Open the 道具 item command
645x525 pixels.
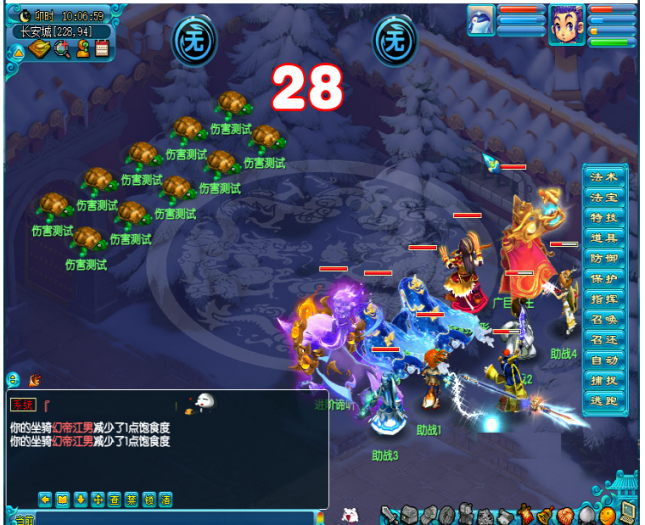604,238
